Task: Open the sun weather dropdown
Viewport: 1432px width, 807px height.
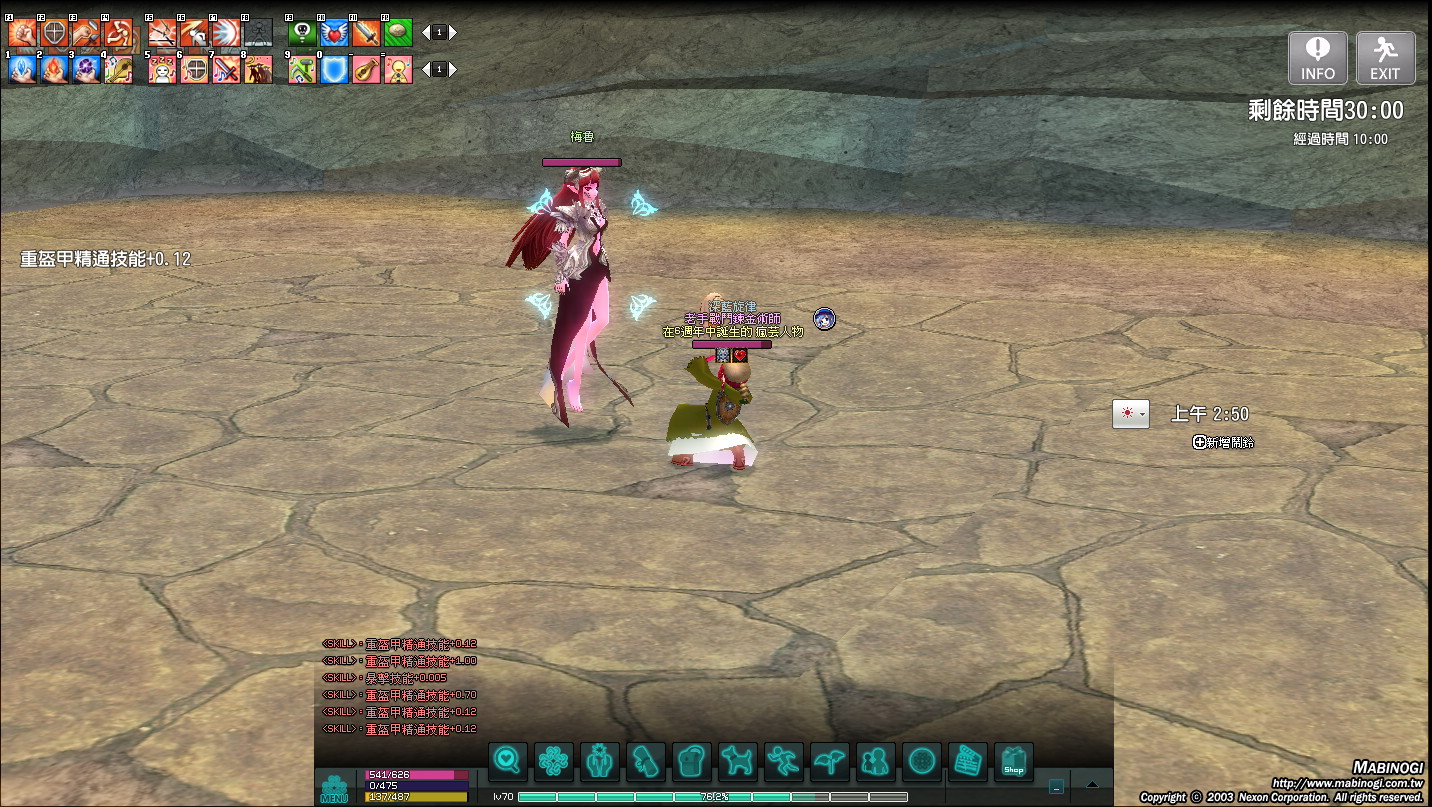Action: pos(1131,414)
